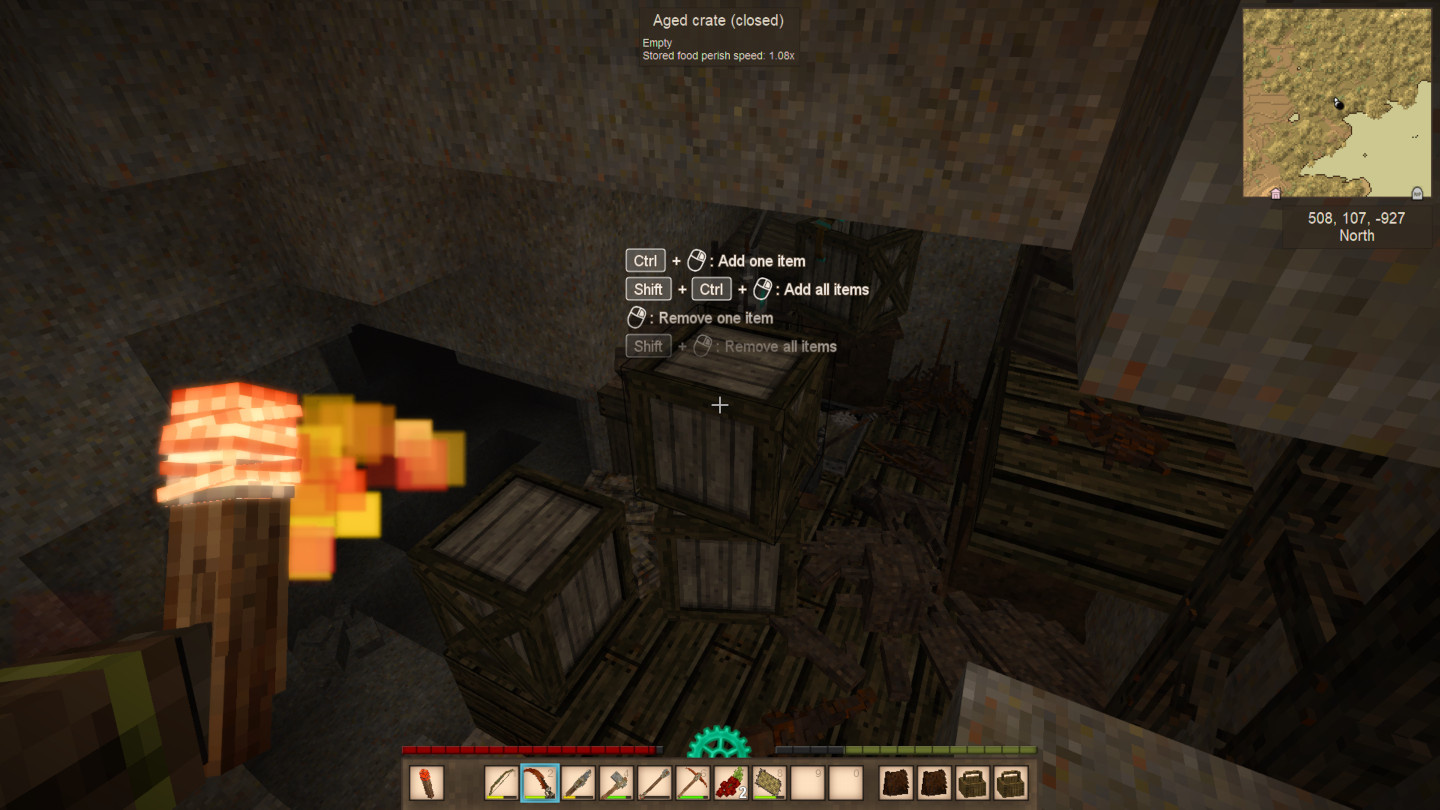Pick the red berries slot

coord(730,783)
